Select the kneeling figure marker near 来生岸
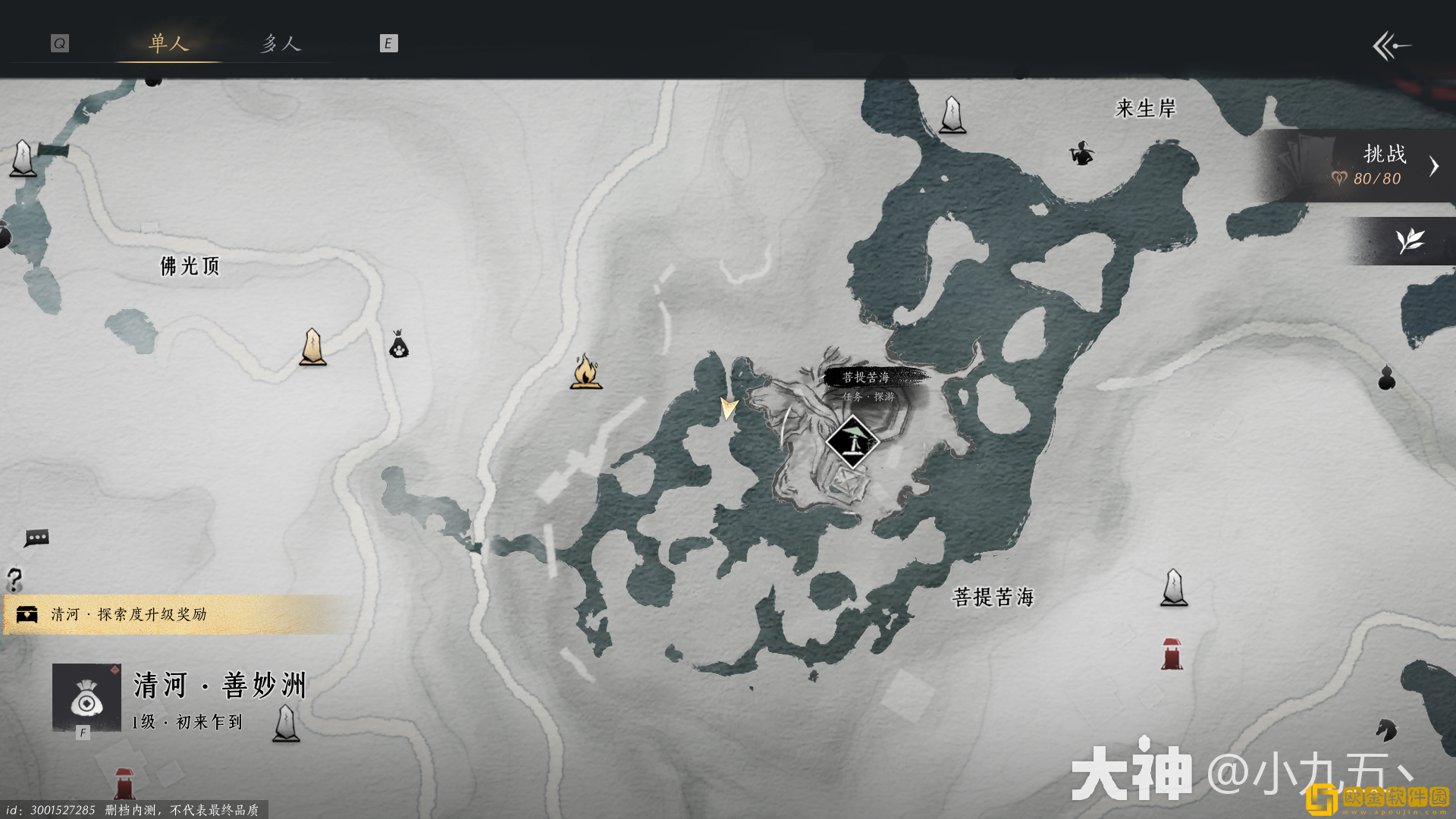This screenshot has width=1456, height=819. [x=1081, y=153]
